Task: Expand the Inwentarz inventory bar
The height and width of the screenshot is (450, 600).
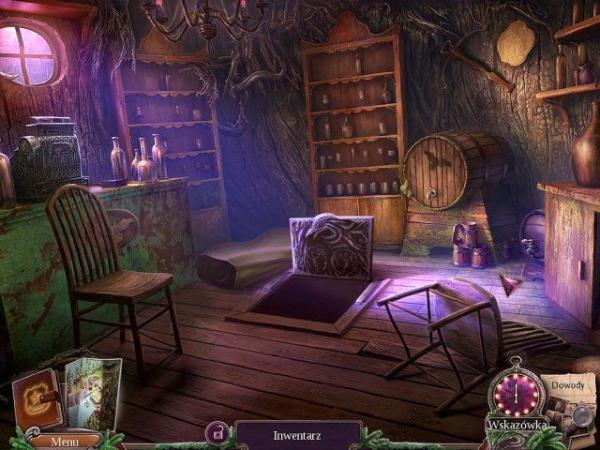Action: coord(297,436)
